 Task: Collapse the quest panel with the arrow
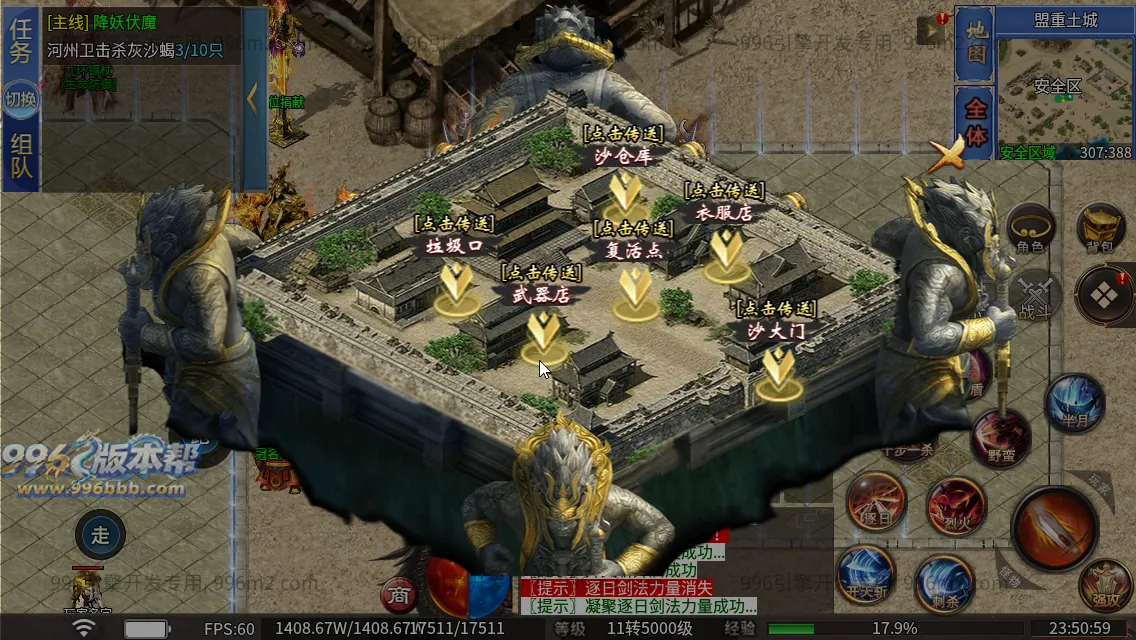tap(252, 98)
